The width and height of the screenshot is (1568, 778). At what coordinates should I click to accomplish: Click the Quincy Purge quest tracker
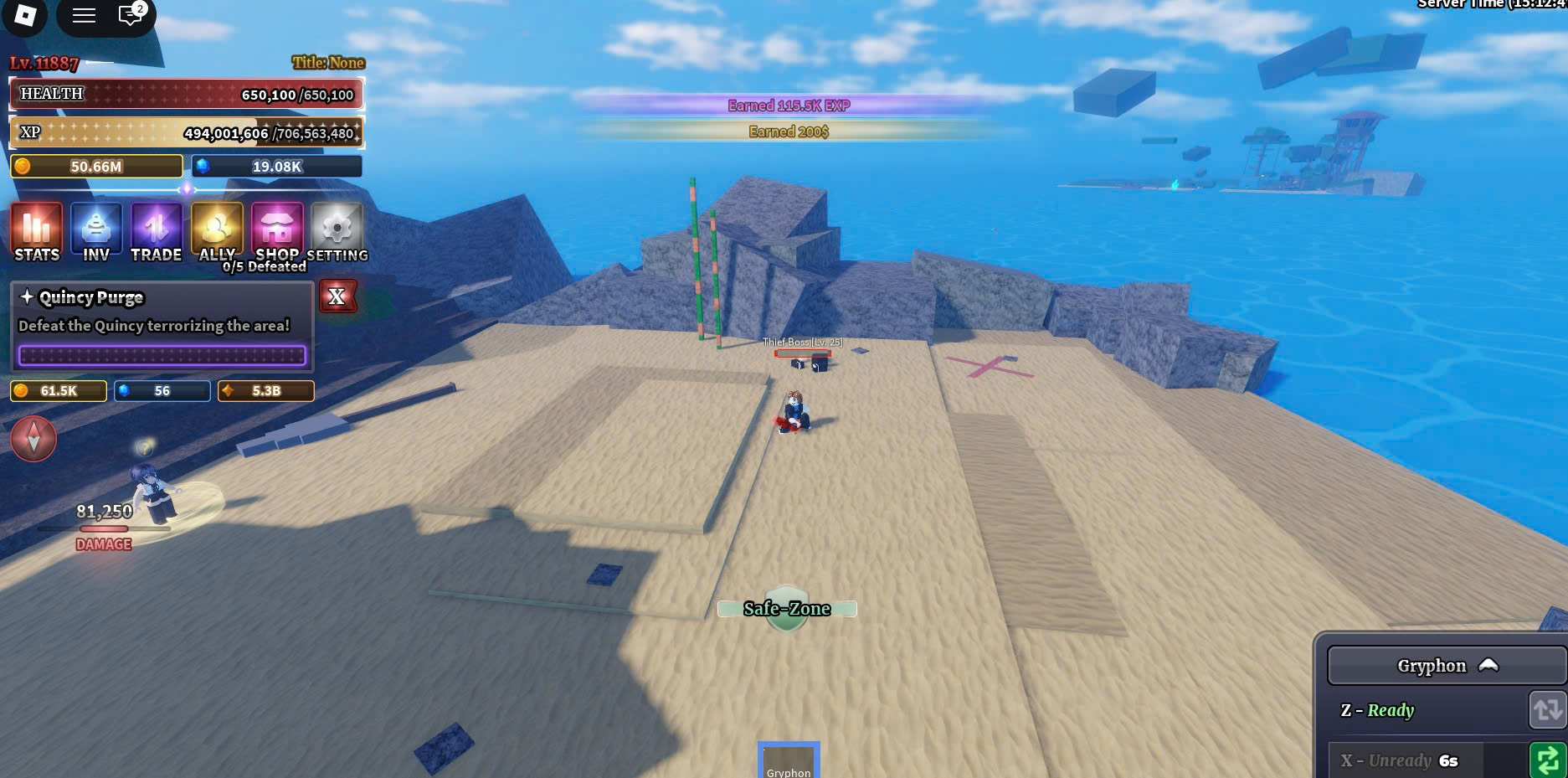[x=162, y=327]
